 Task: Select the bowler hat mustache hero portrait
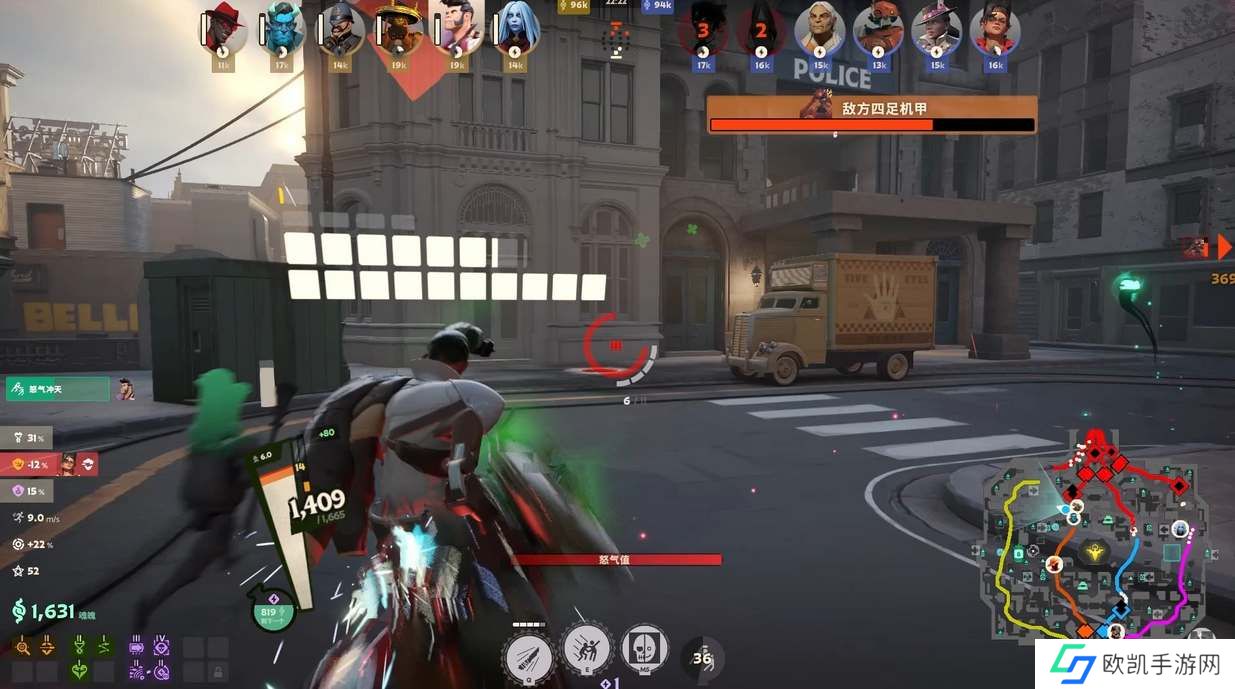pyautogui.click(x=340, y=30)
